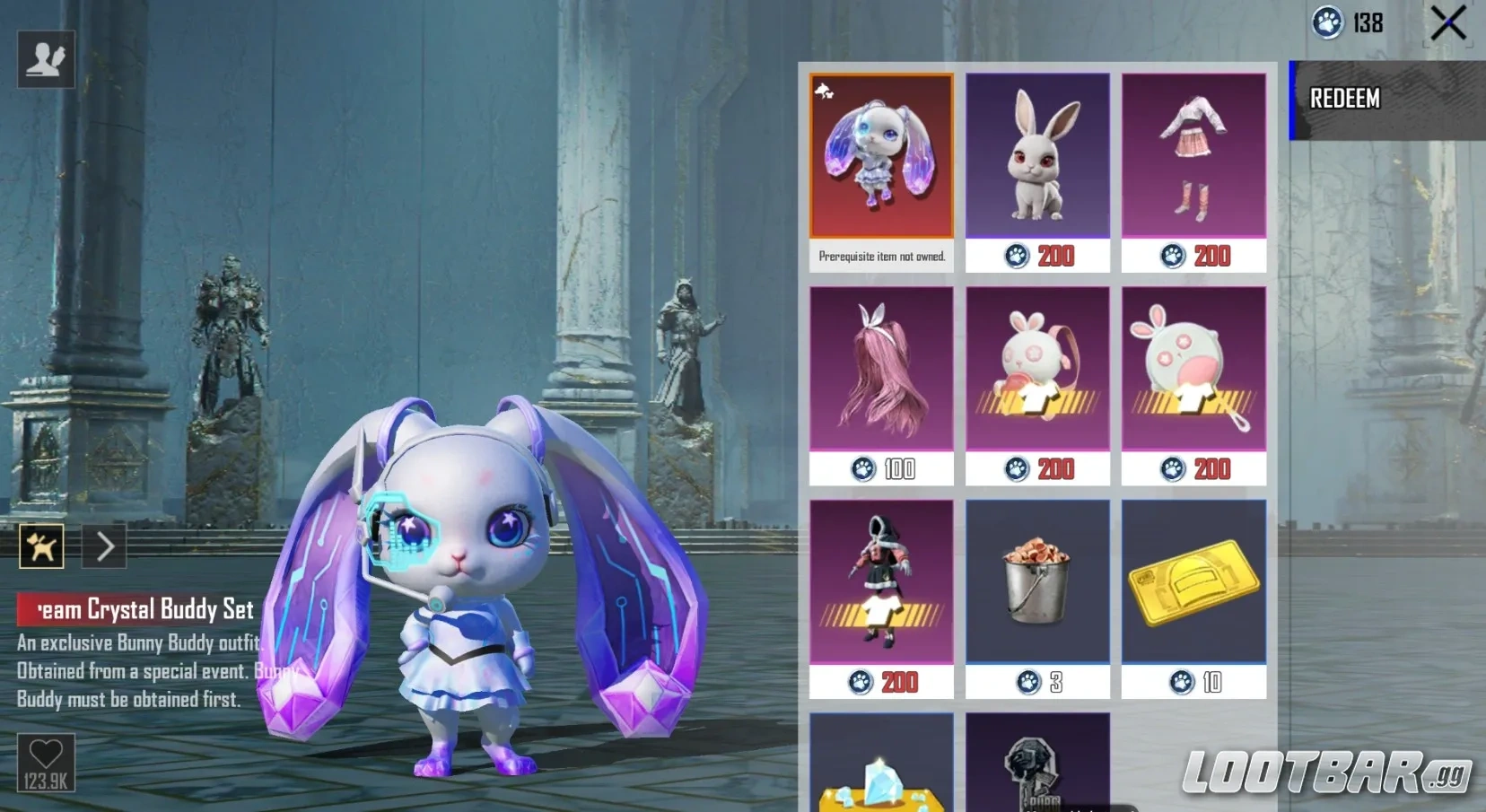1486x812 pixels.
Task: Close the shop with the X
Action: coord(1447,24)
